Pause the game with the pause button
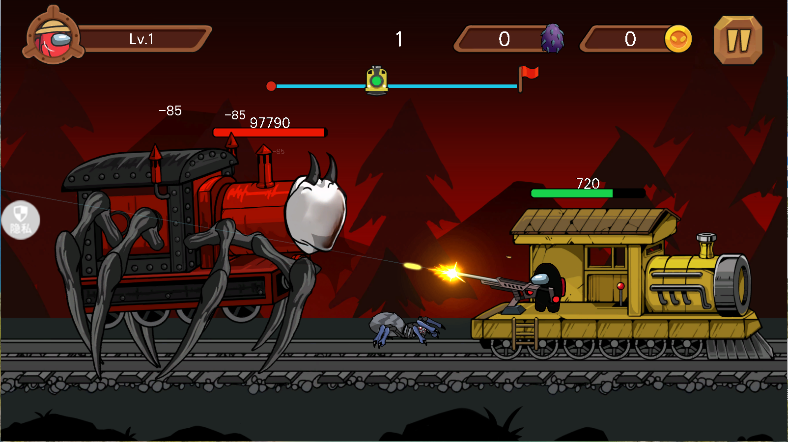 [x=738, y=39]
